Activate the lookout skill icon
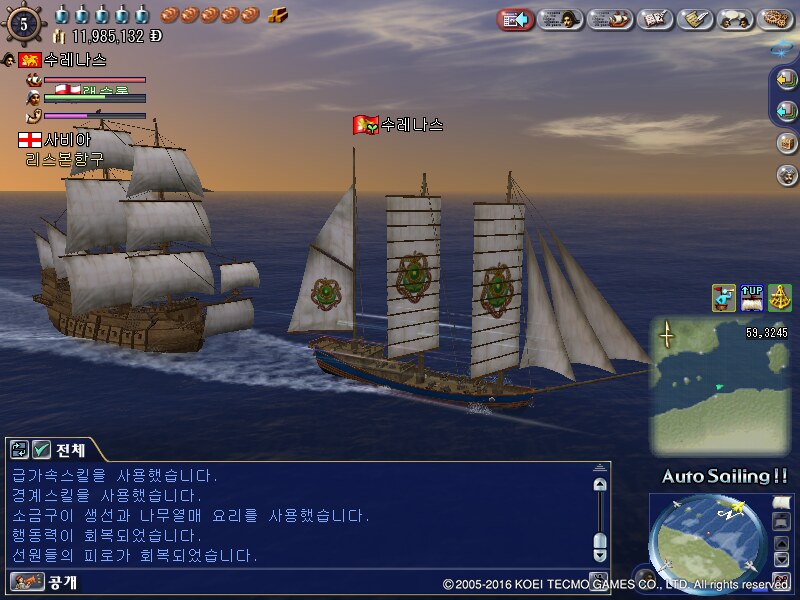 point(724,297)
